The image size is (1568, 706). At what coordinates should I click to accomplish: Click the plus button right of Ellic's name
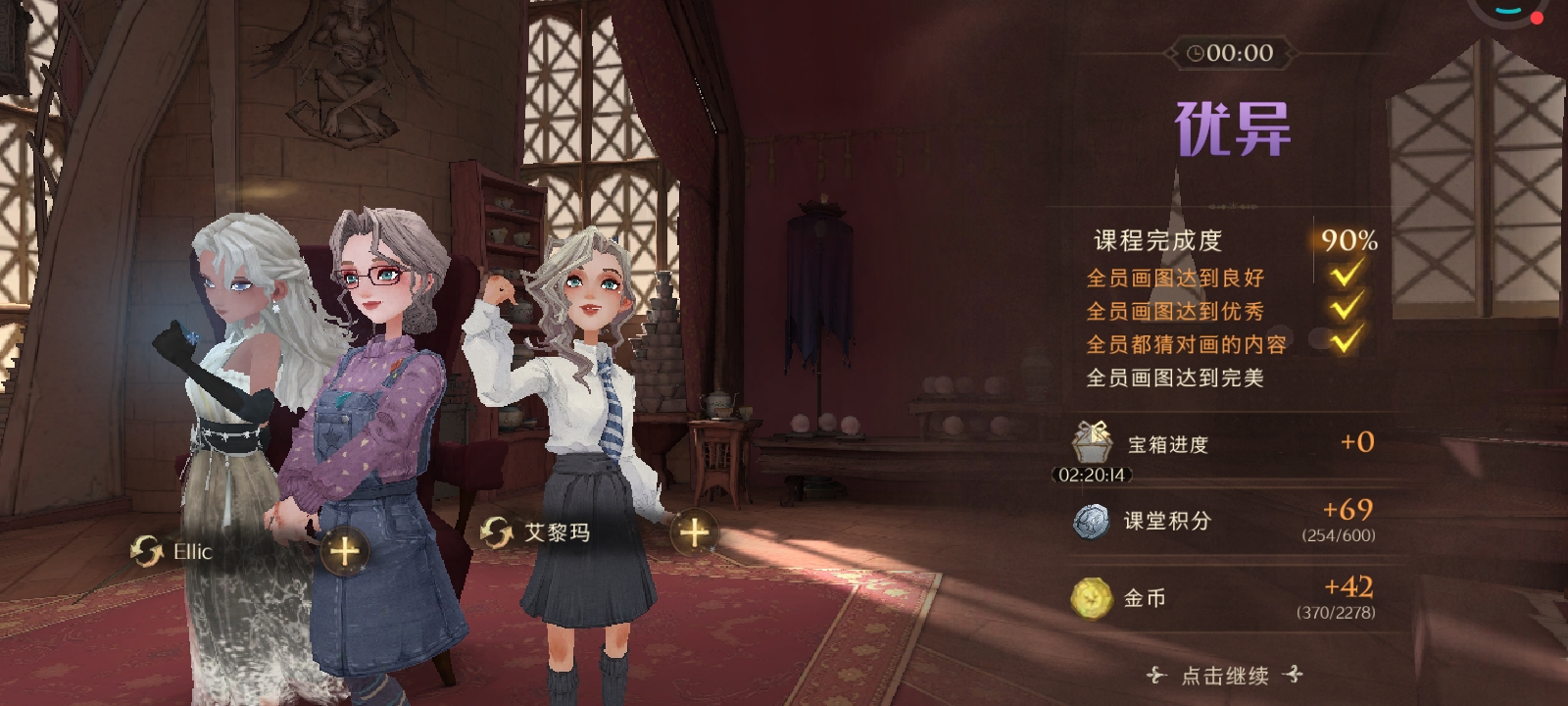point(344,551)
